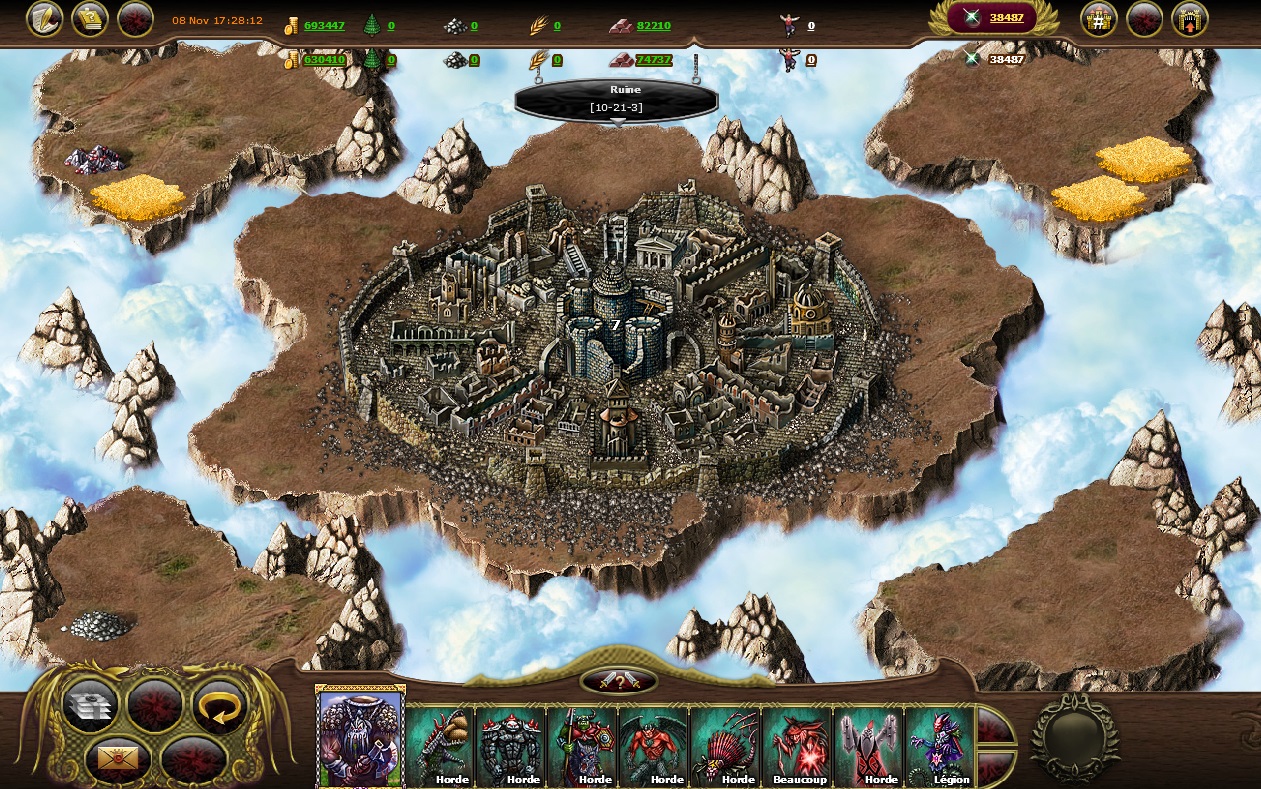The width and height of the screenshot is (1261, 789).
Task: Choose the red sorceress unit labeled Beaucoup
Action: point(797,747)
